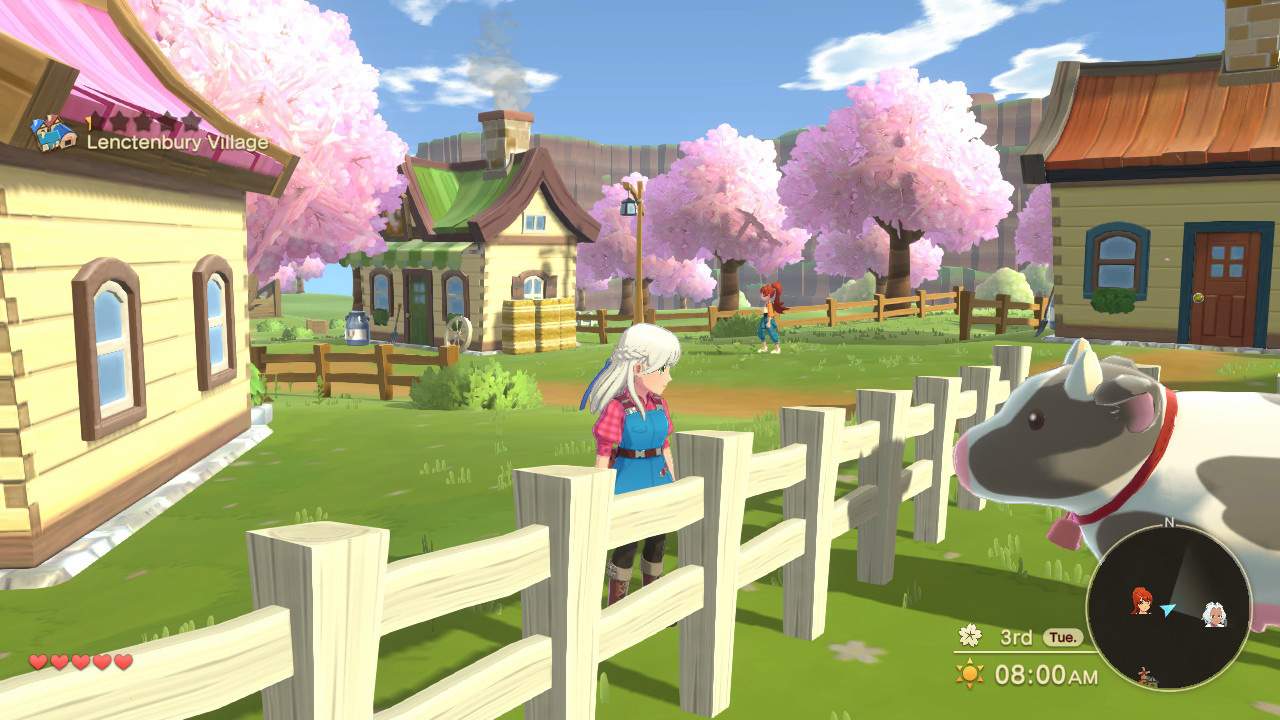Click the Tue. day badge
The image size is (1280, 720).
1062,637
